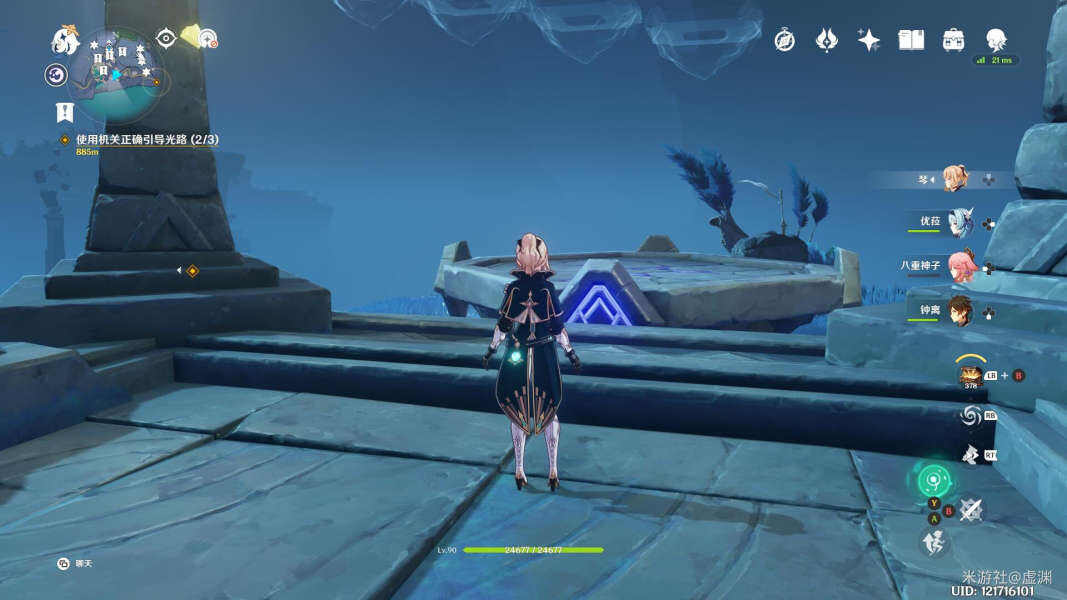The height and width of the screenshot is (600, 1067).
Task: Switch to party member 钟离
Action: click(960, 310)
